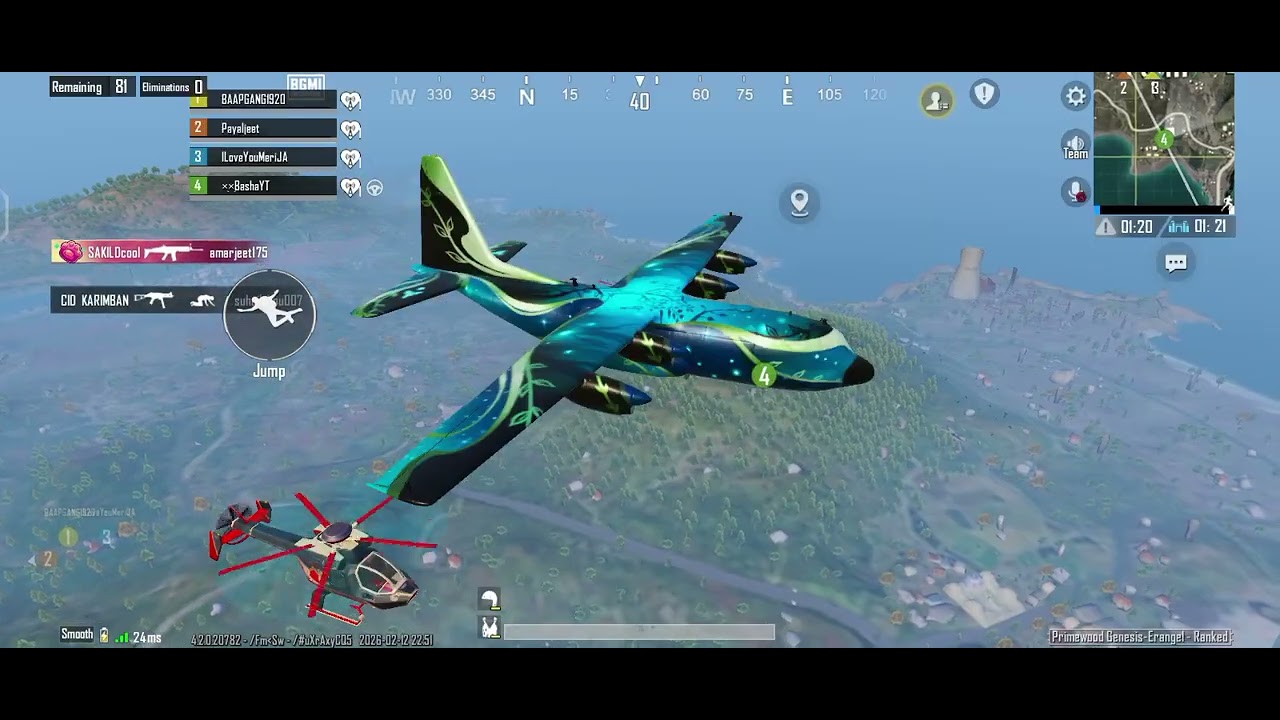Select the helmet equipment slot icon
This screenshot has width=1280, height=720.
[489, 599]
